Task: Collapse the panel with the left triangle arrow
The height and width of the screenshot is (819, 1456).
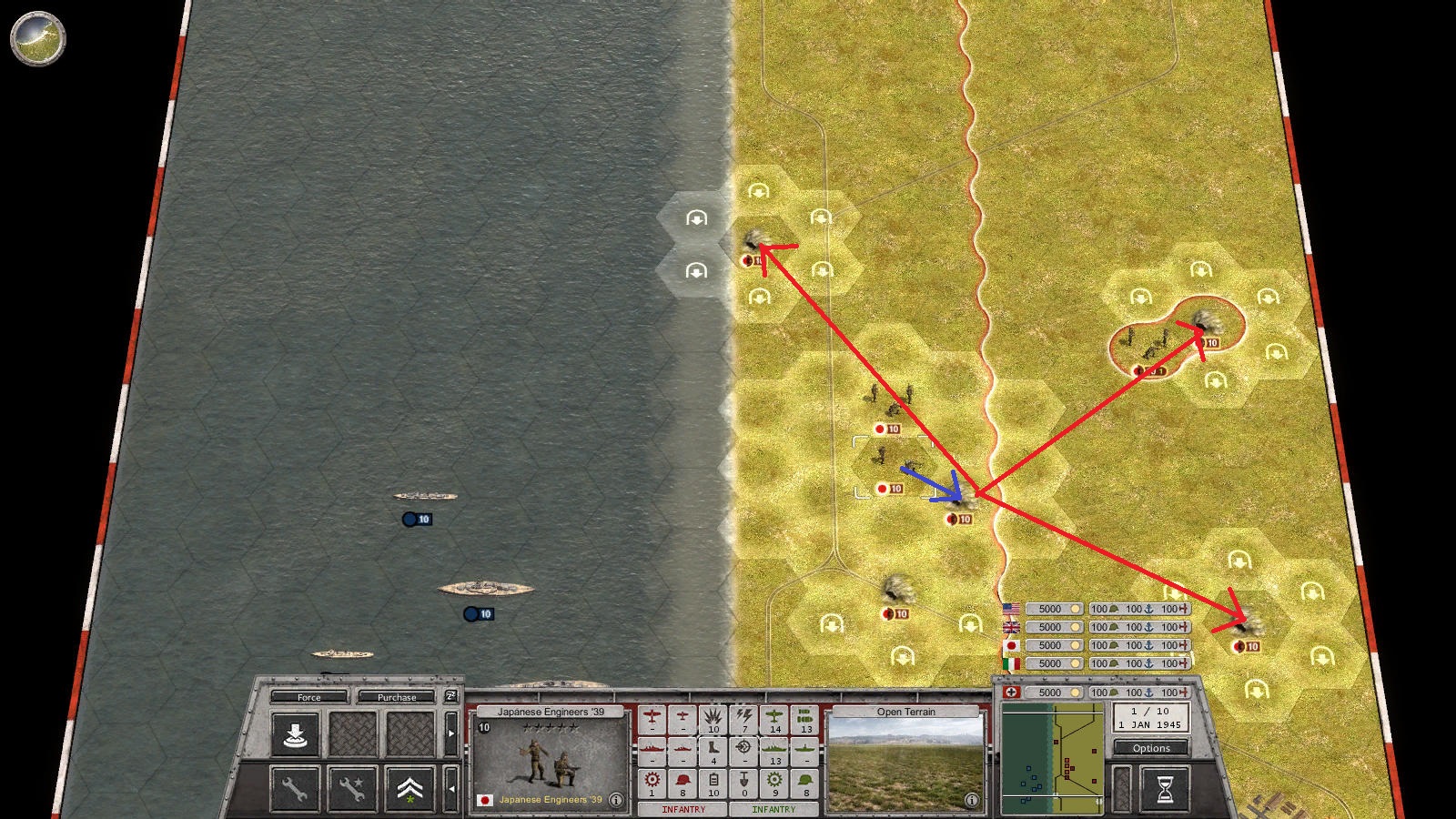Action: pyautogui.click(x=453, y=787)
